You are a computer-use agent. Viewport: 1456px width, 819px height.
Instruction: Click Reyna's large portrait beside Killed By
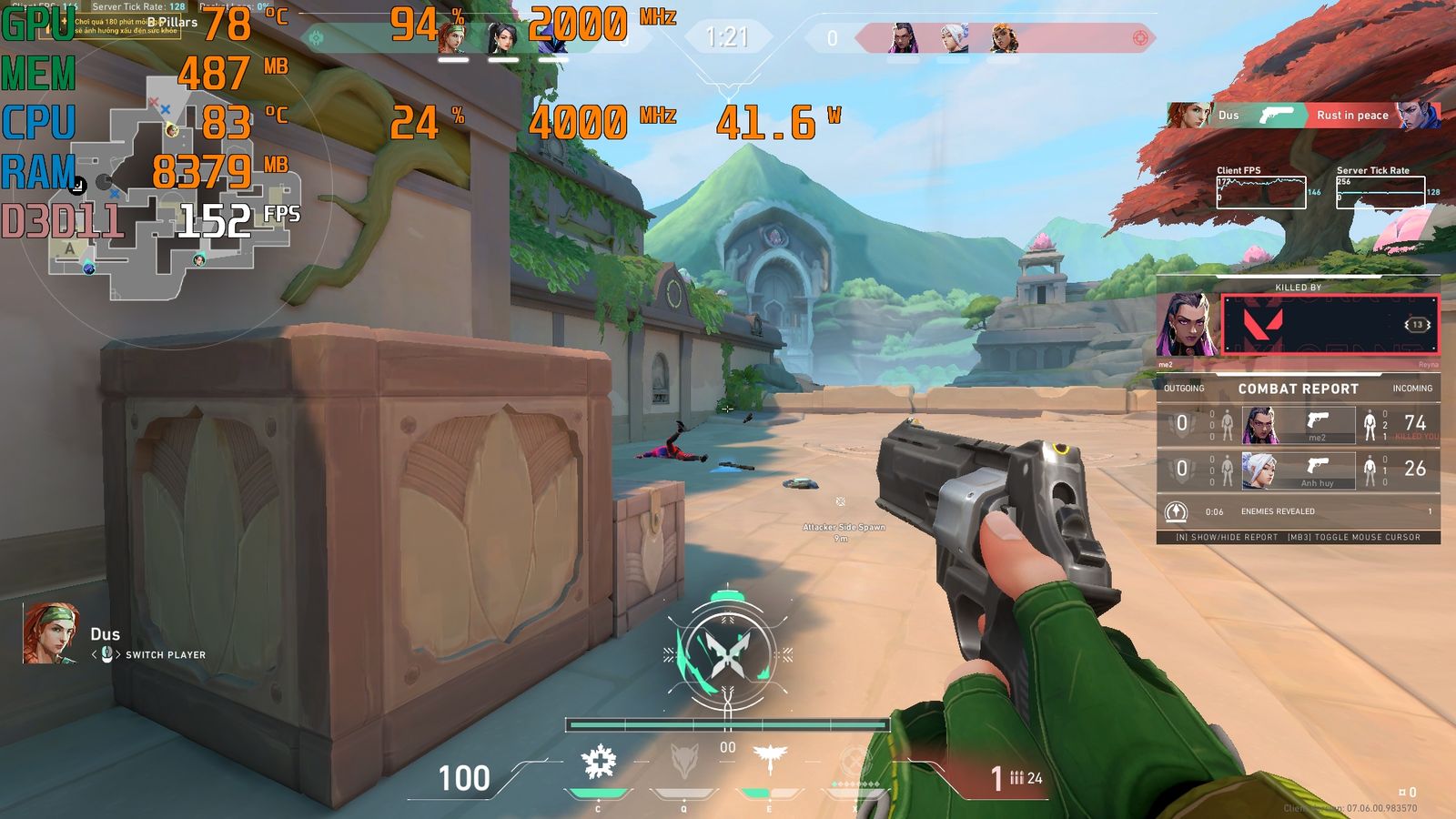point(1186,325)
